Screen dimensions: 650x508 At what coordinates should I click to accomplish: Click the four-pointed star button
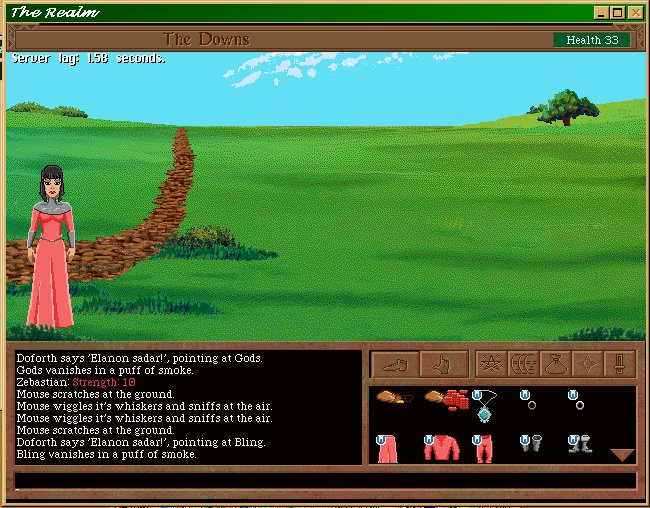(588, 363)
